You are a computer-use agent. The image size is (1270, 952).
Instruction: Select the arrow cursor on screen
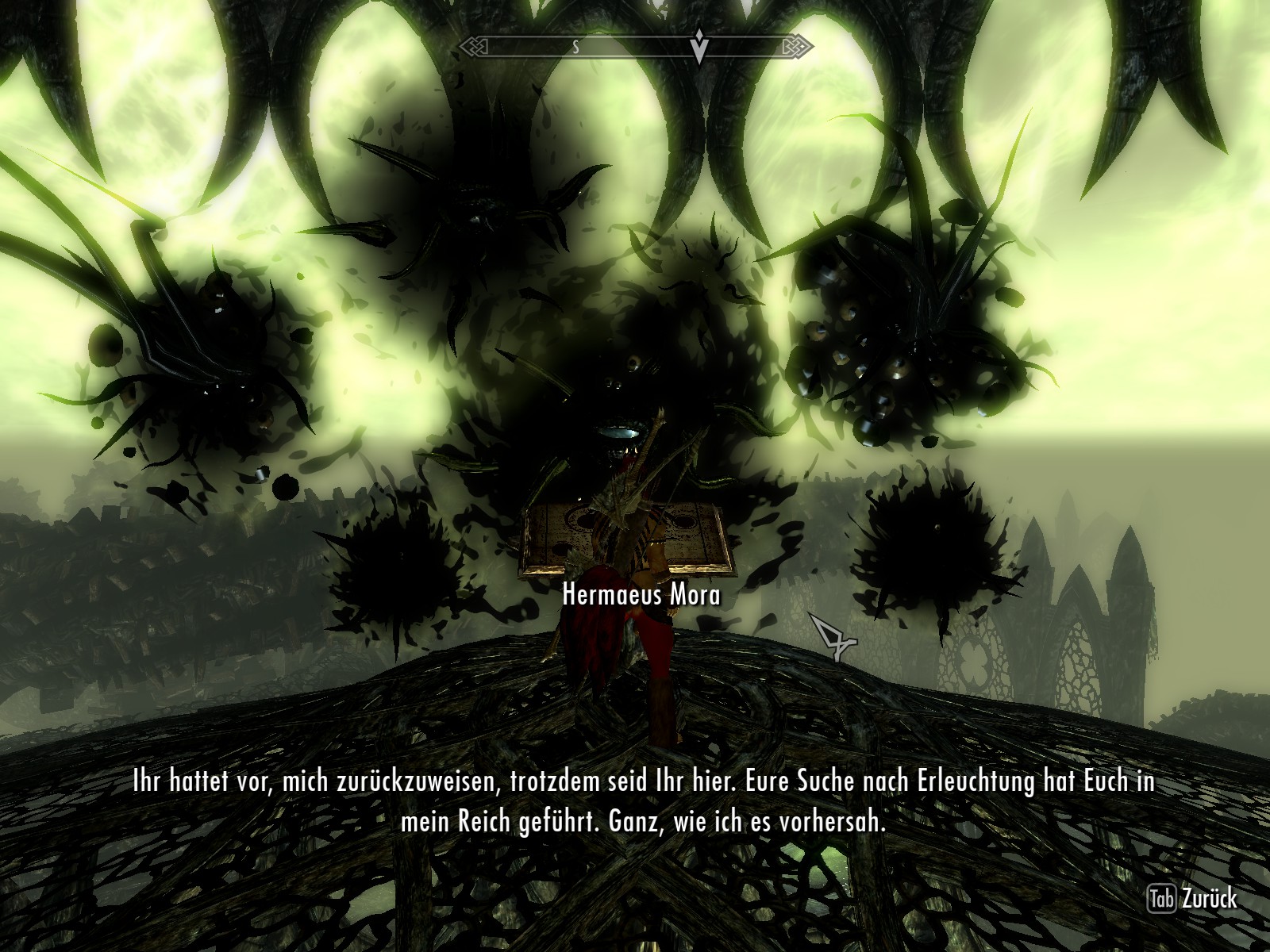coord(830,639)
